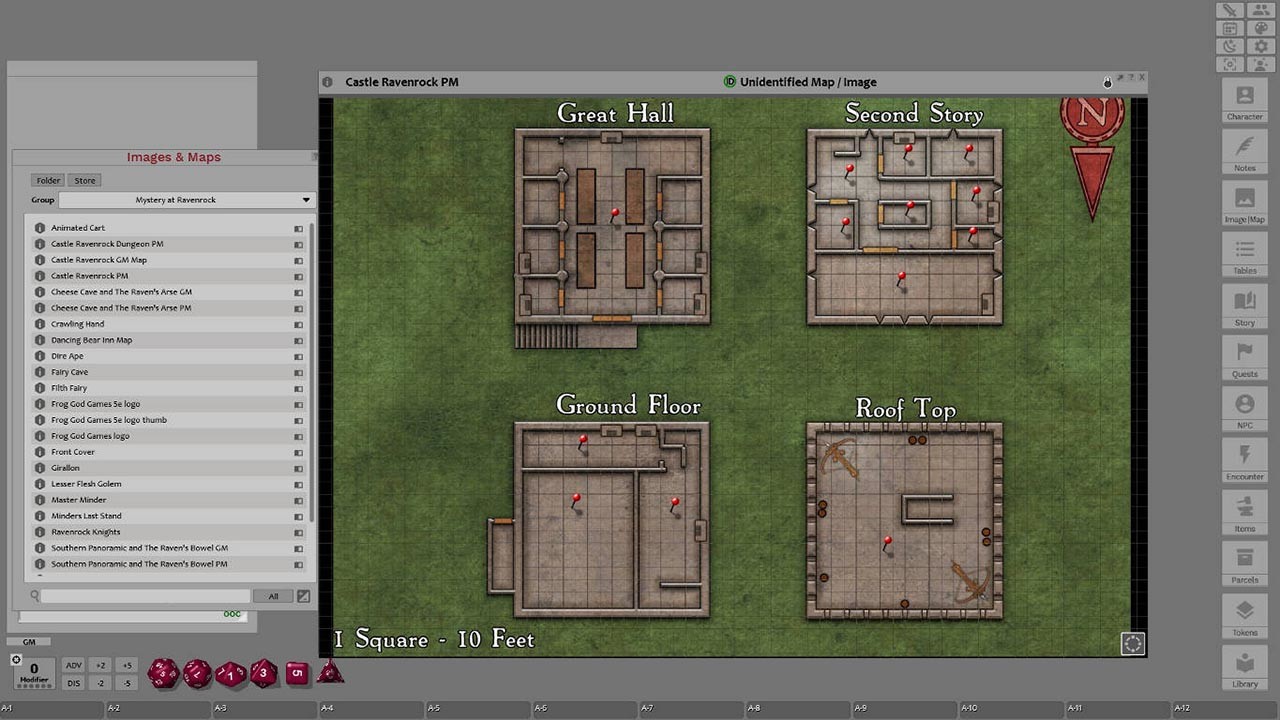The image size is (1280, 720).
Task: Enable the ADV roll modifier toggle
Action: click(73, 664)
